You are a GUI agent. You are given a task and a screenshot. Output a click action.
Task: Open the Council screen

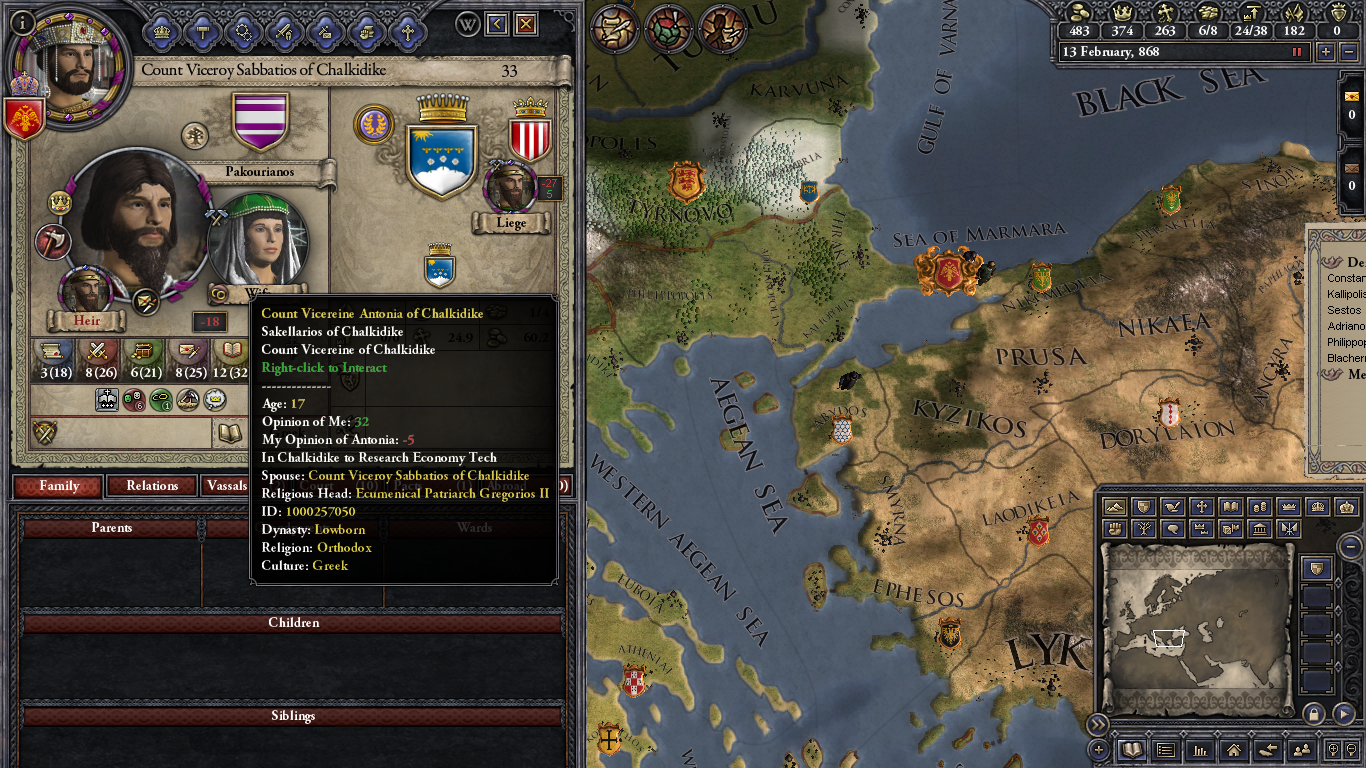[161, 30]
